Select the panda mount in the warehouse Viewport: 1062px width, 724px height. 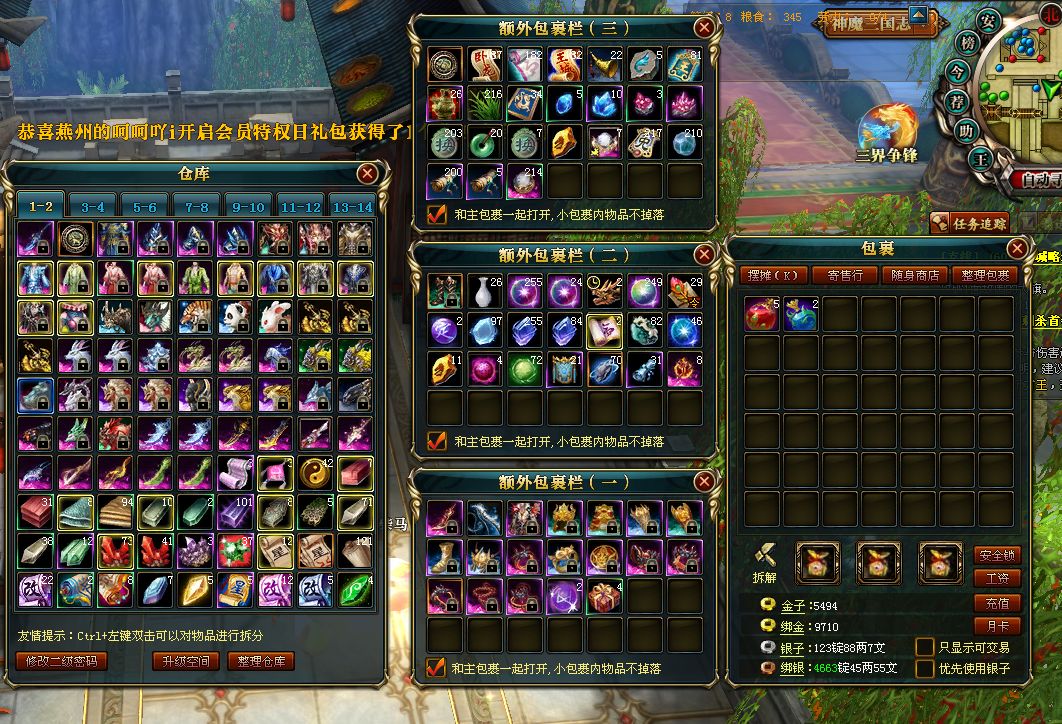pyautogui.click(x=234, y=316)
